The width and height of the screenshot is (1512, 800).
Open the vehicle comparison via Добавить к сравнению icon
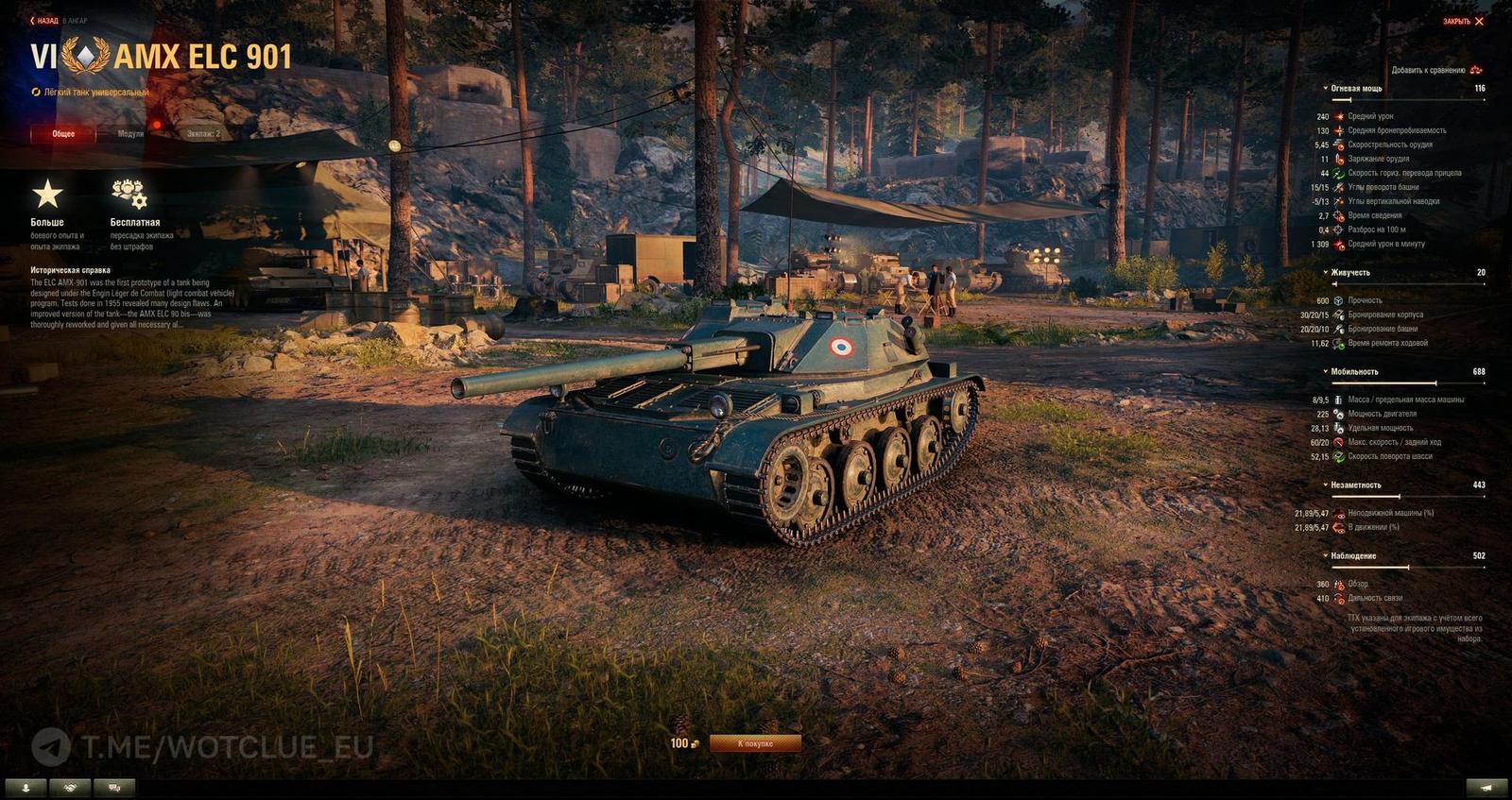pyautogui.click(x=1474, y=69)
